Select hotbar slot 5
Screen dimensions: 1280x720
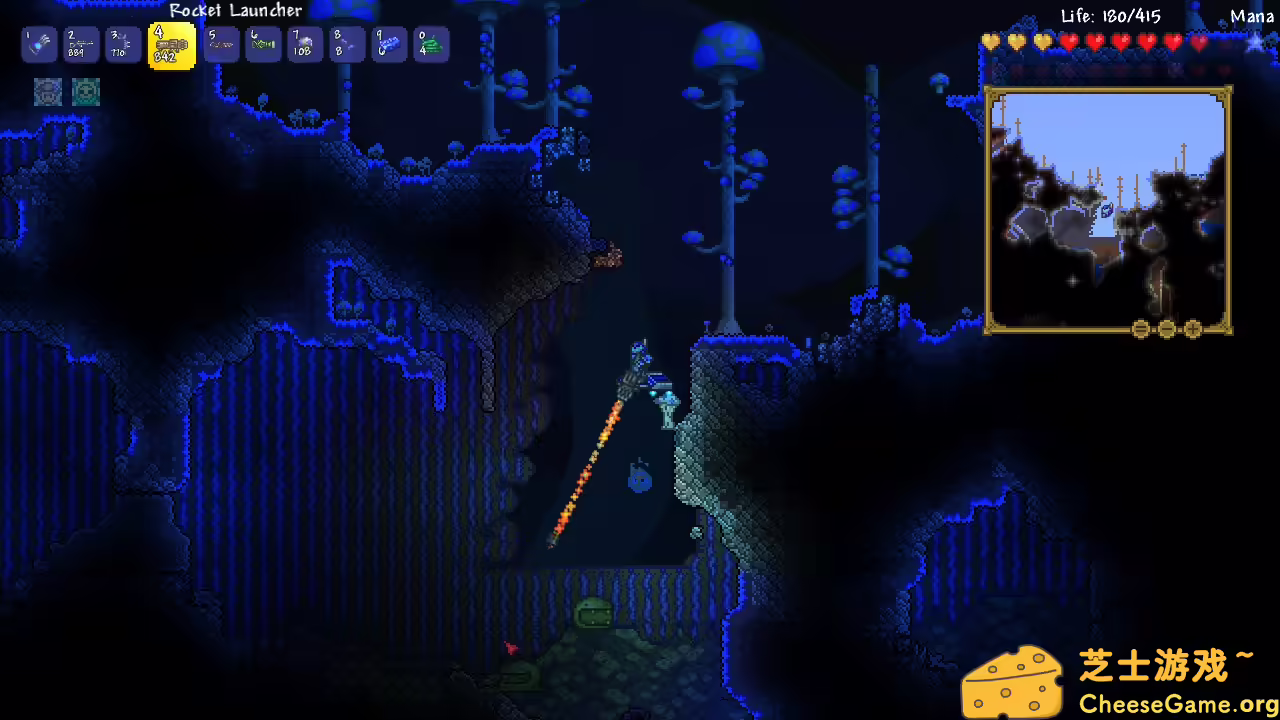click(x=221, y=44)
